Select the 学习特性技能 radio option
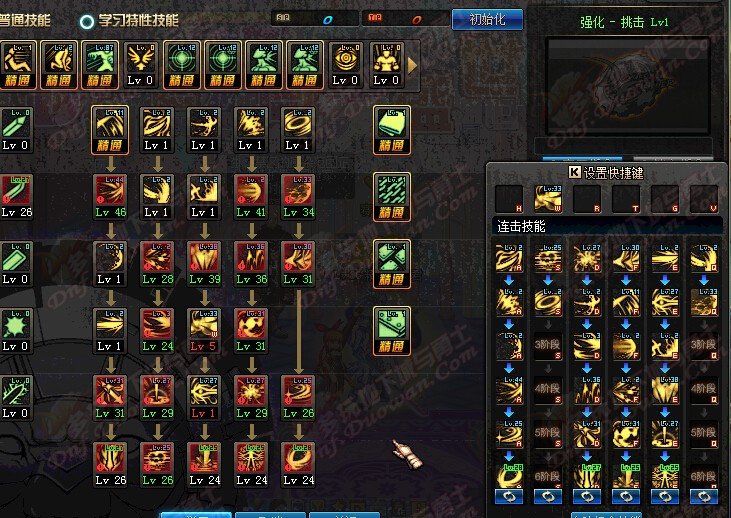Image resolution: width=731 pixels, height=518 pixels. 88,20
